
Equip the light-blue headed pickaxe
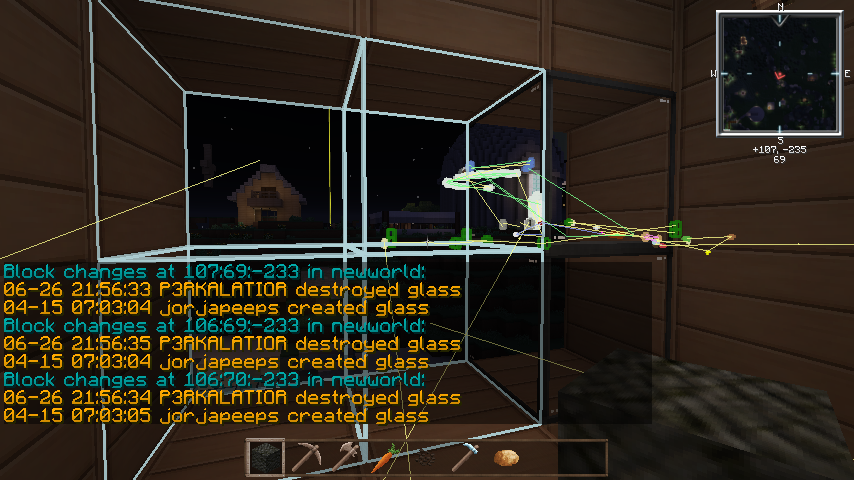(465, 458)
